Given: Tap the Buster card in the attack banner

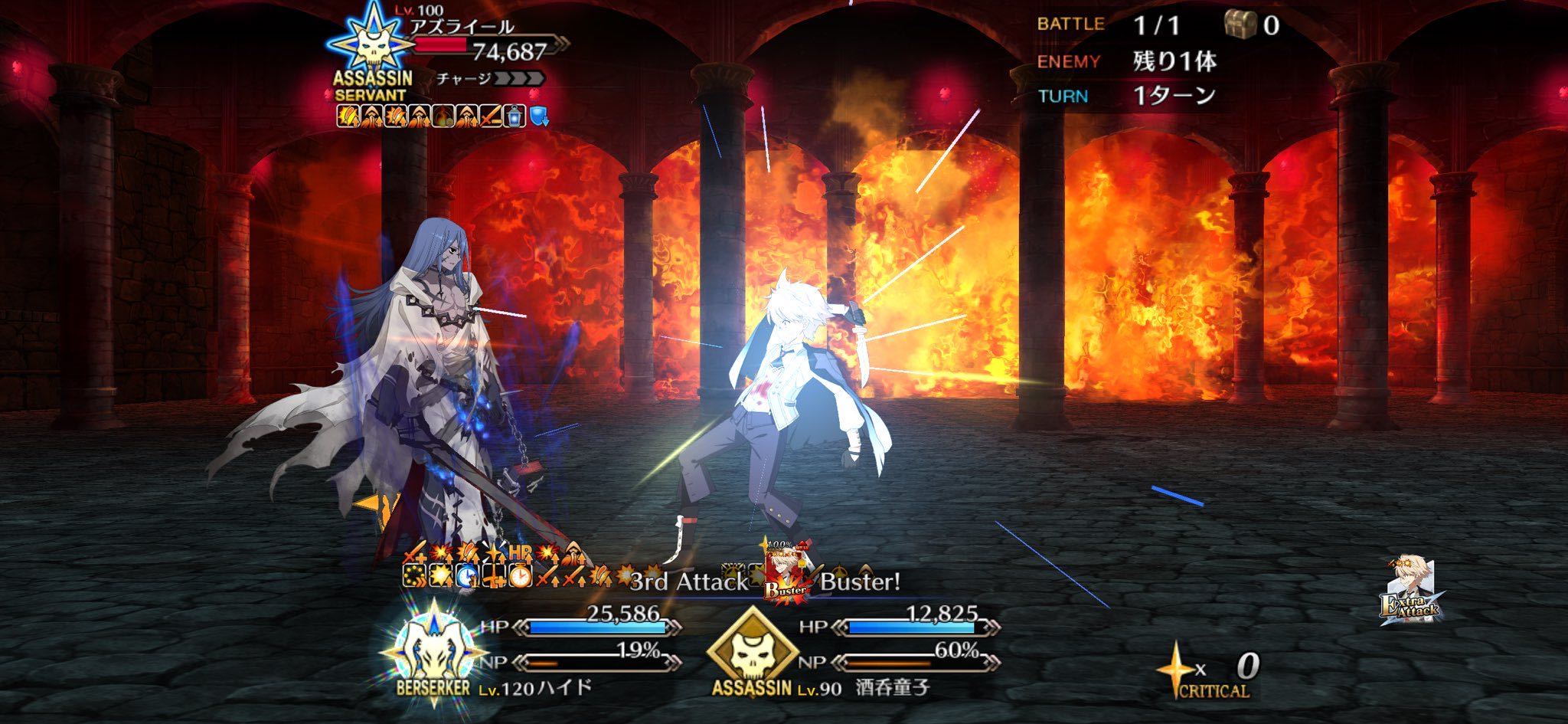Looking at the screenshot, I should pyautogui.click(x=786, y=575).
